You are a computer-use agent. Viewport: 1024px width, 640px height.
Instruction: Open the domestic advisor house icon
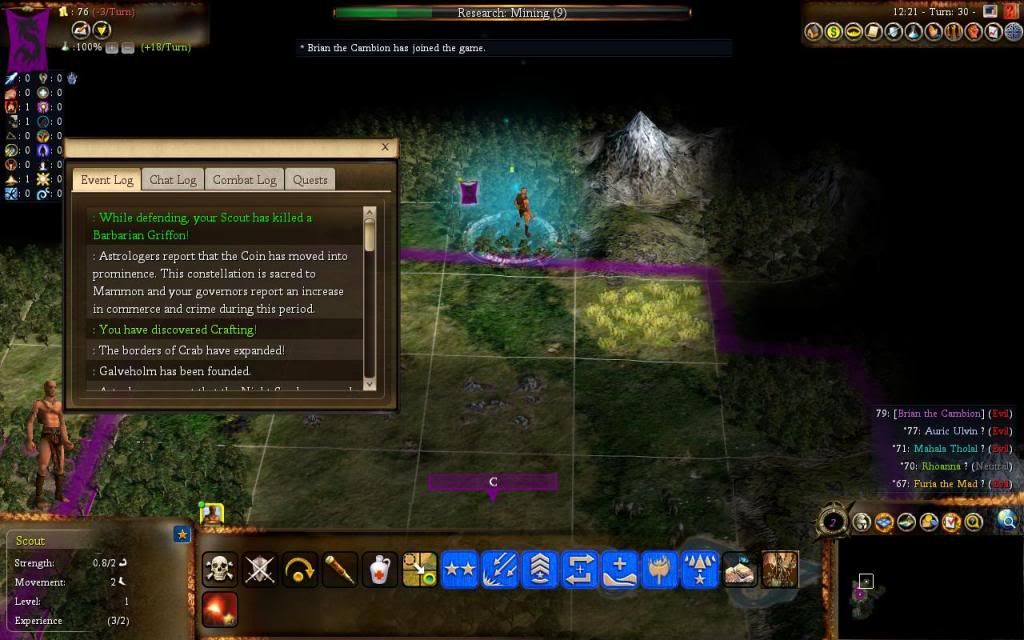(x=812, y=32)
